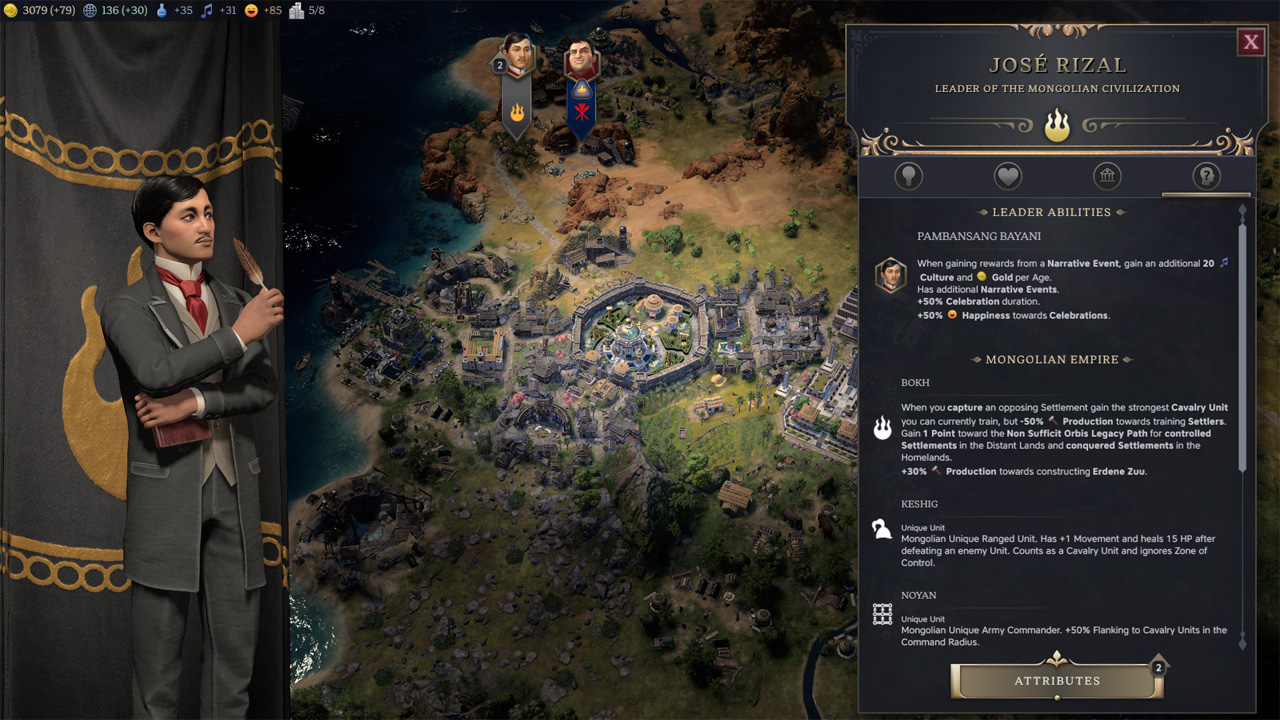Click the Noyan army commander icon
This screenshot has width=1280, height=720.
click(882, 615)
